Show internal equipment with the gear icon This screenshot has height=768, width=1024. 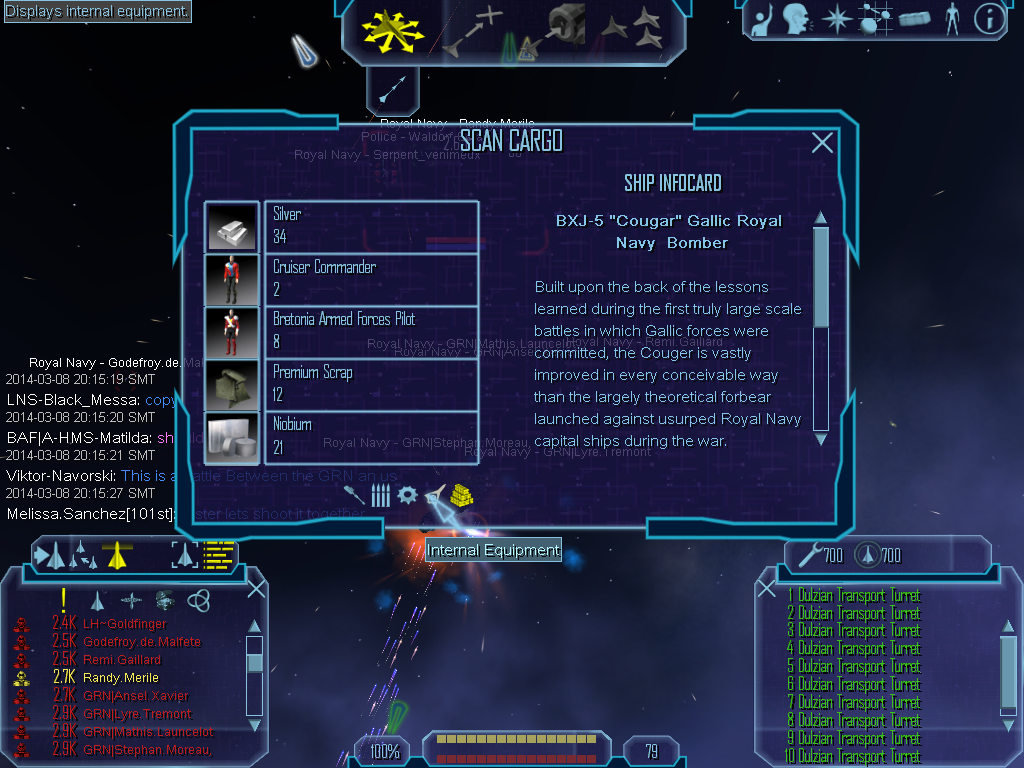click(407, 494)
